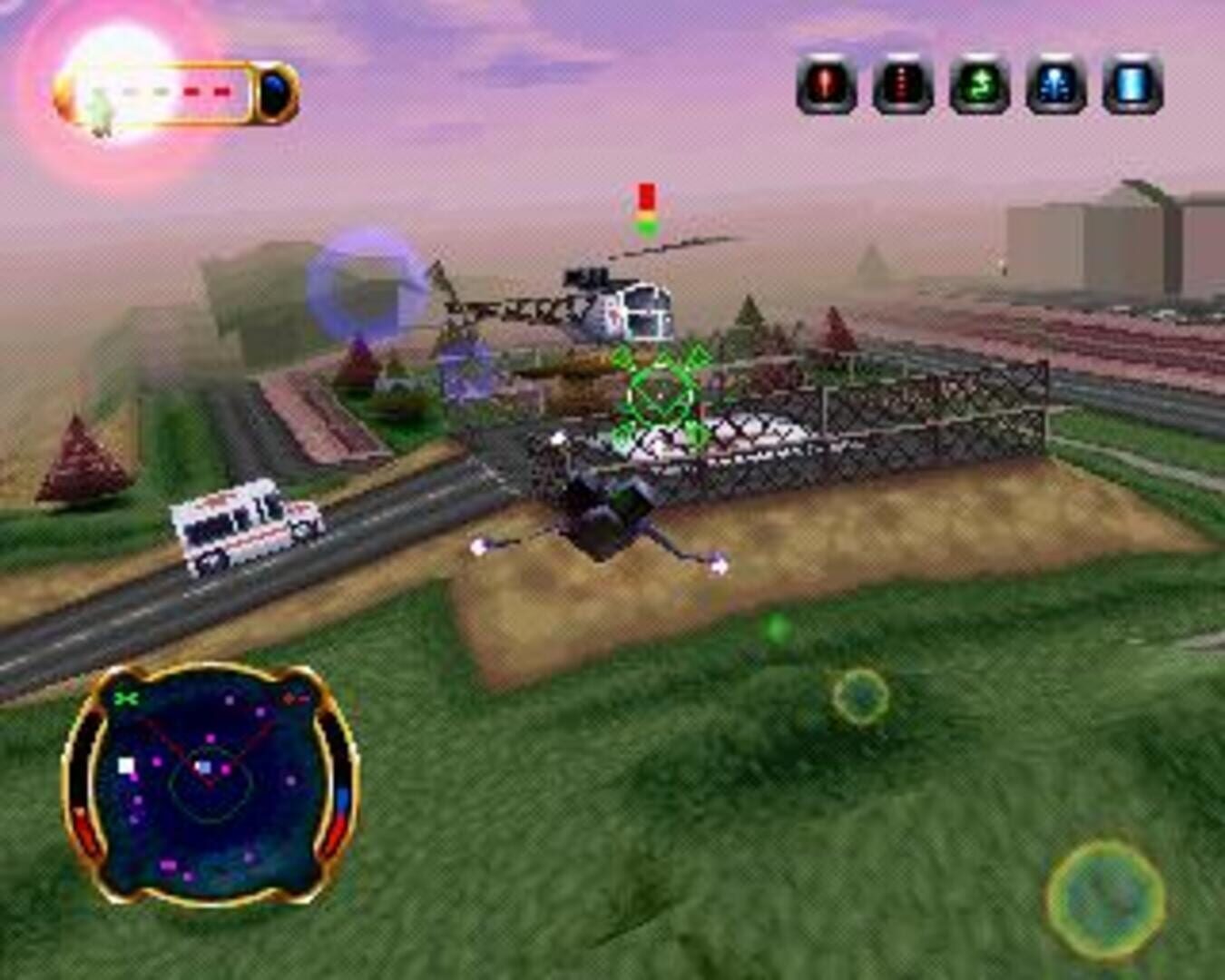Click the white square blip on the radar
Viewport: 1225px width, 980px height.
tap(125, 766)
